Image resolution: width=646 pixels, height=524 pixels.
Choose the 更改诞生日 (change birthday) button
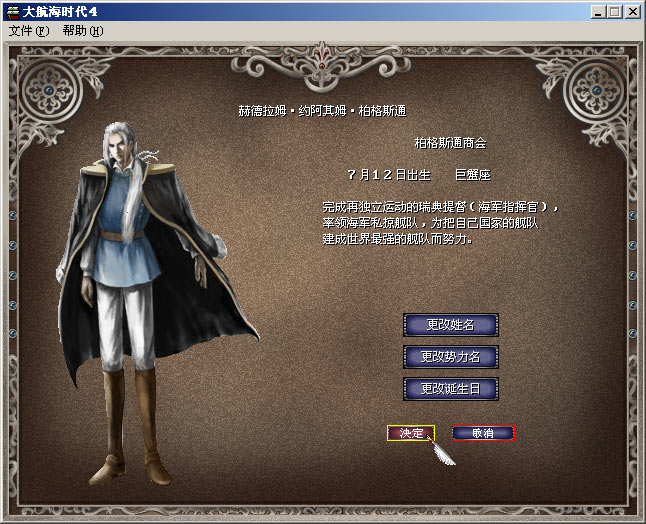click(x=450, y=387)
